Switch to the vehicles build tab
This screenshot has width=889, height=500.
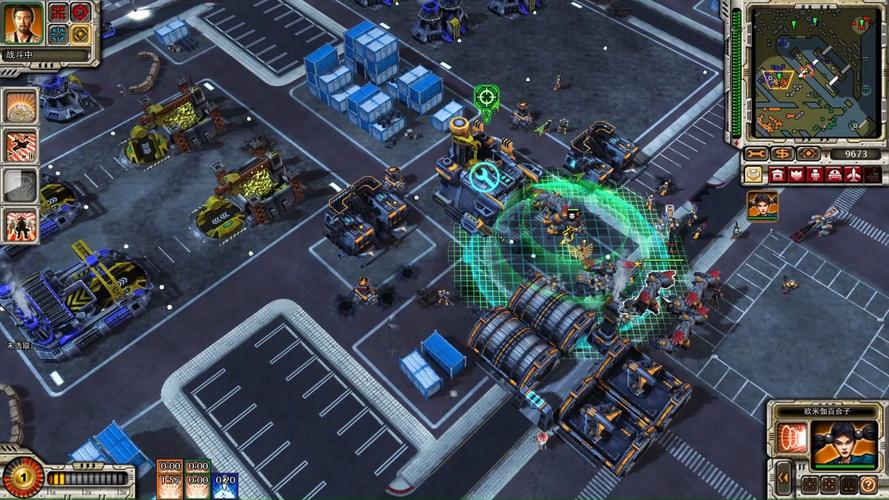click(833, 175)
